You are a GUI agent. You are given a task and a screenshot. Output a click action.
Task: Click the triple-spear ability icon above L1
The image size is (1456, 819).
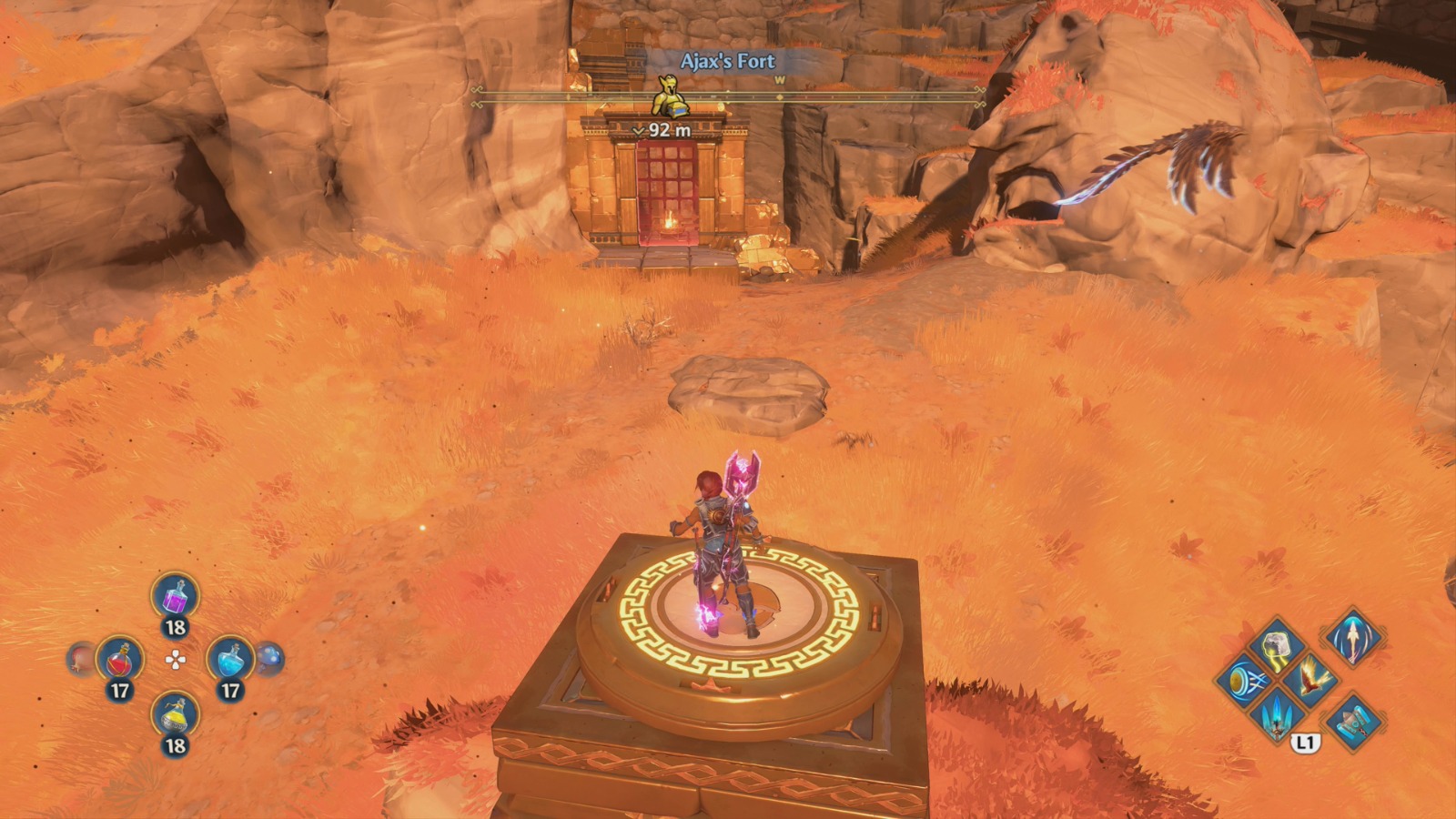pyautogui.click(x=1276, y=715)
